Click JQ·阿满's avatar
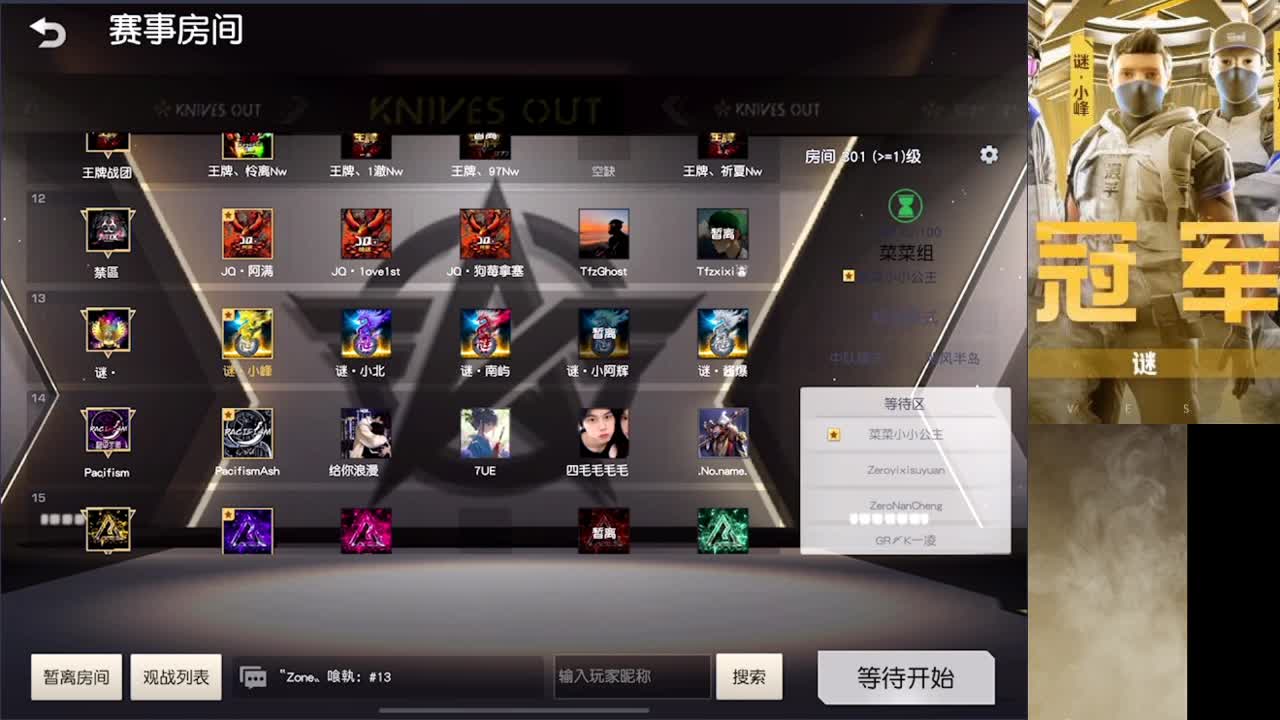1280x720 pixels. click(x=247, y=232)
